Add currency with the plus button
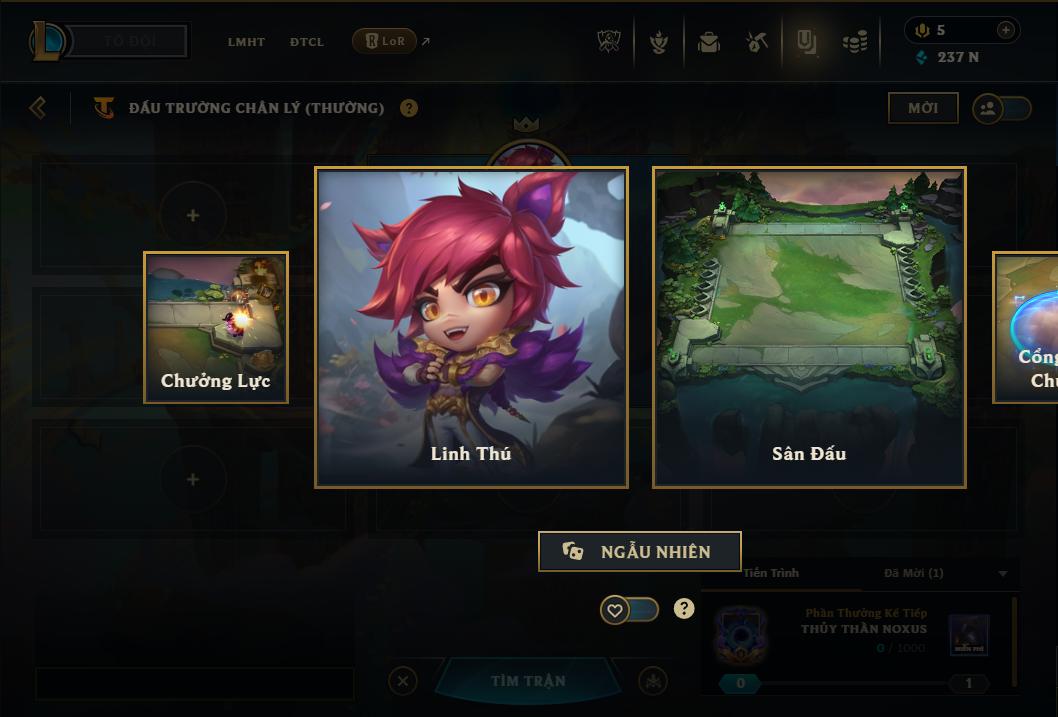 pyautogui.click(x=1005, y=30)
